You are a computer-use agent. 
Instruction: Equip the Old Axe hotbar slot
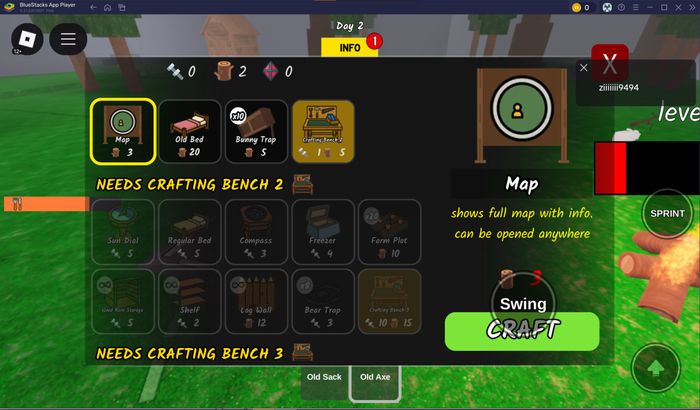coord(376,377)
